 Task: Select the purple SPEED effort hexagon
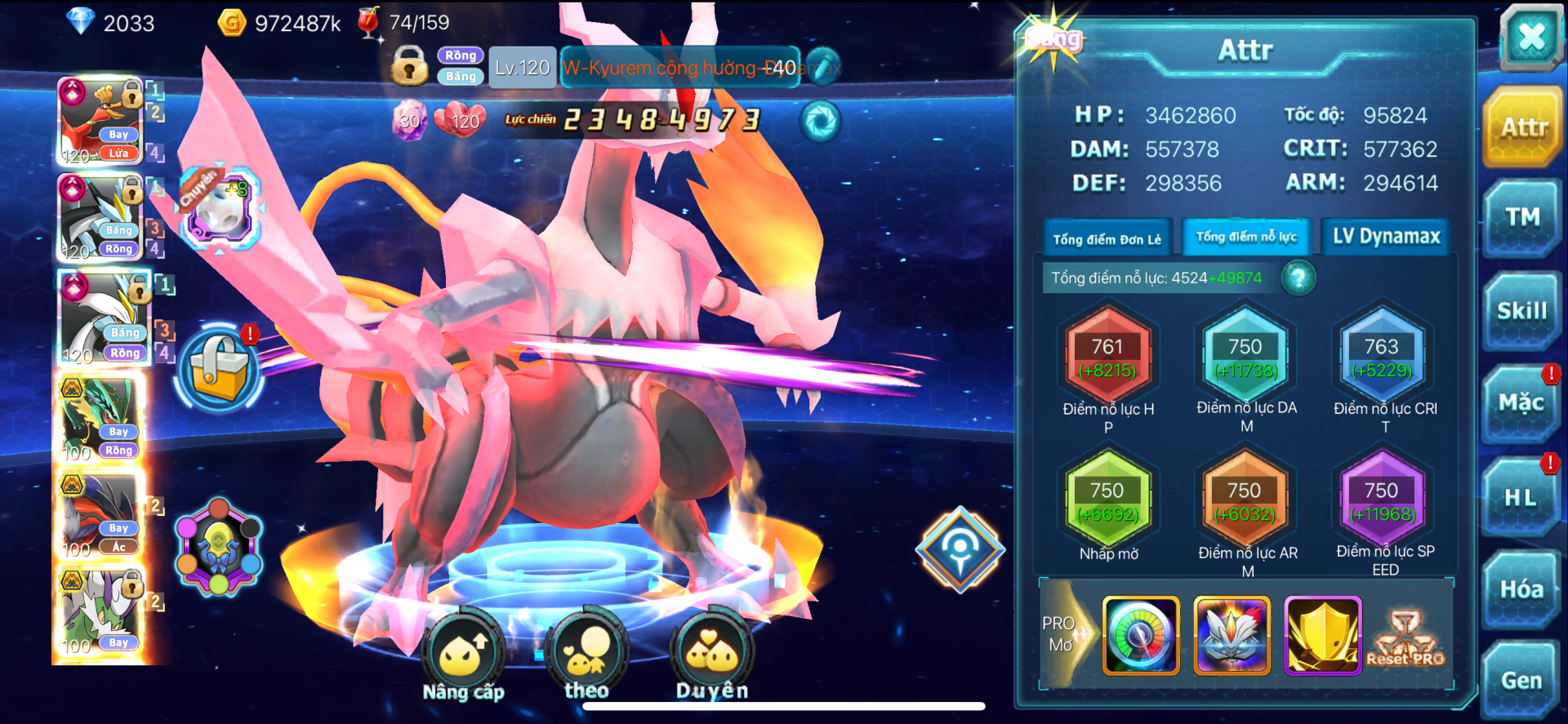1382,502
